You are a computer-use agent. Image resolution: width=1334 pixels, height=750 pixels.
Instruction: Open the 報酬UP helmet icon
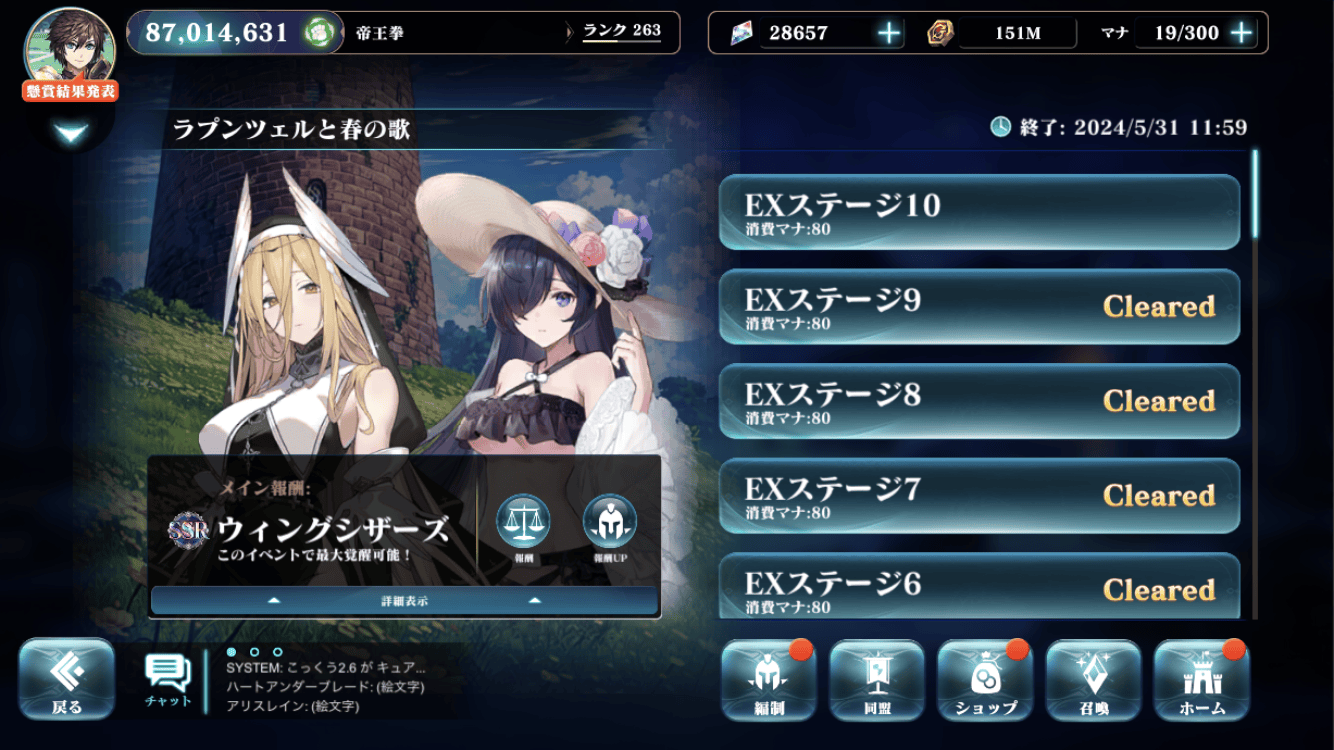(x=610, y=527)
